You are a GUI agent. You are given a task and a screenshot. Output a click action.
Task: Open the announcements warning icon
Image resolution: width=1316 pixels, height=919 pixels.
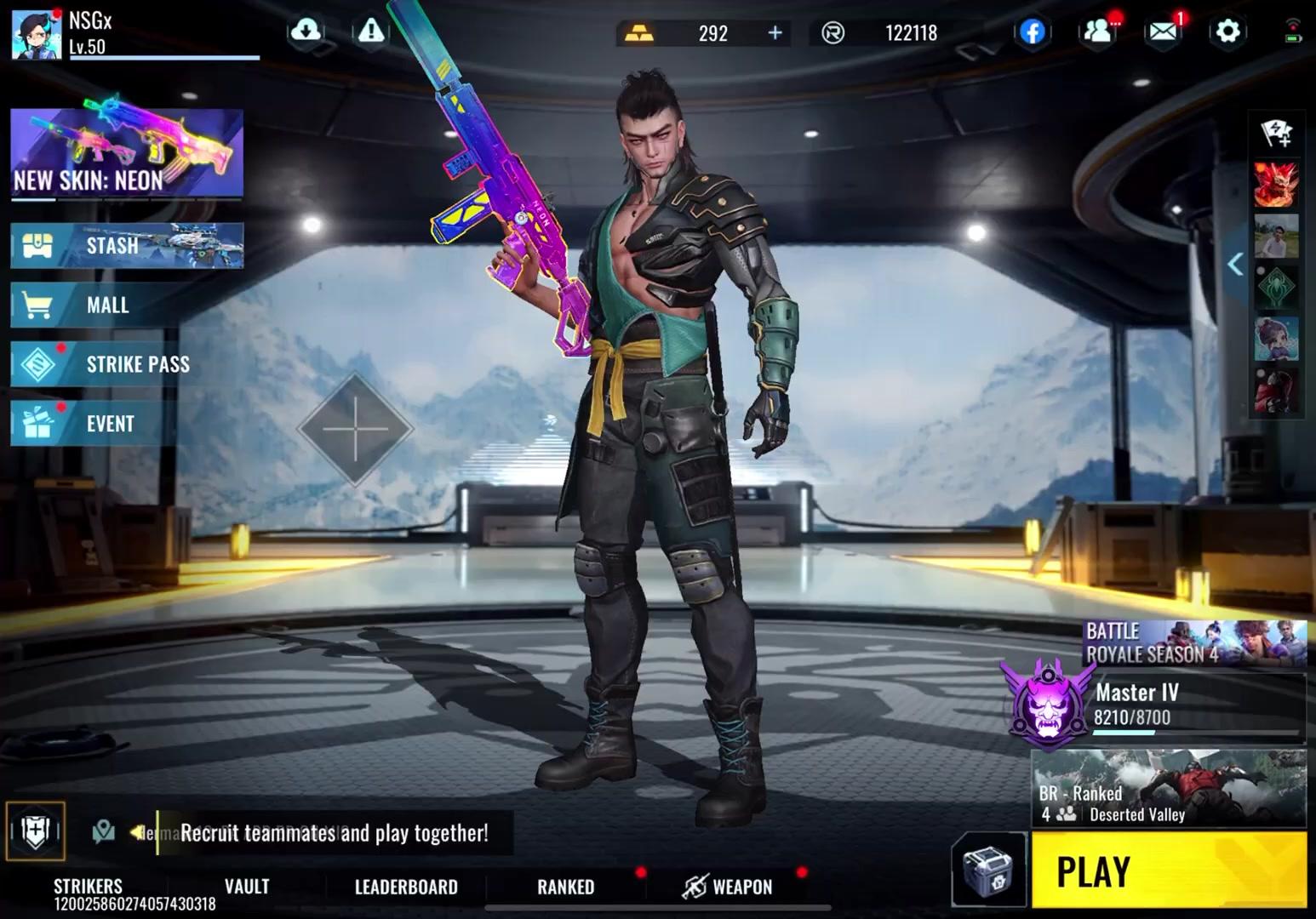372,31
